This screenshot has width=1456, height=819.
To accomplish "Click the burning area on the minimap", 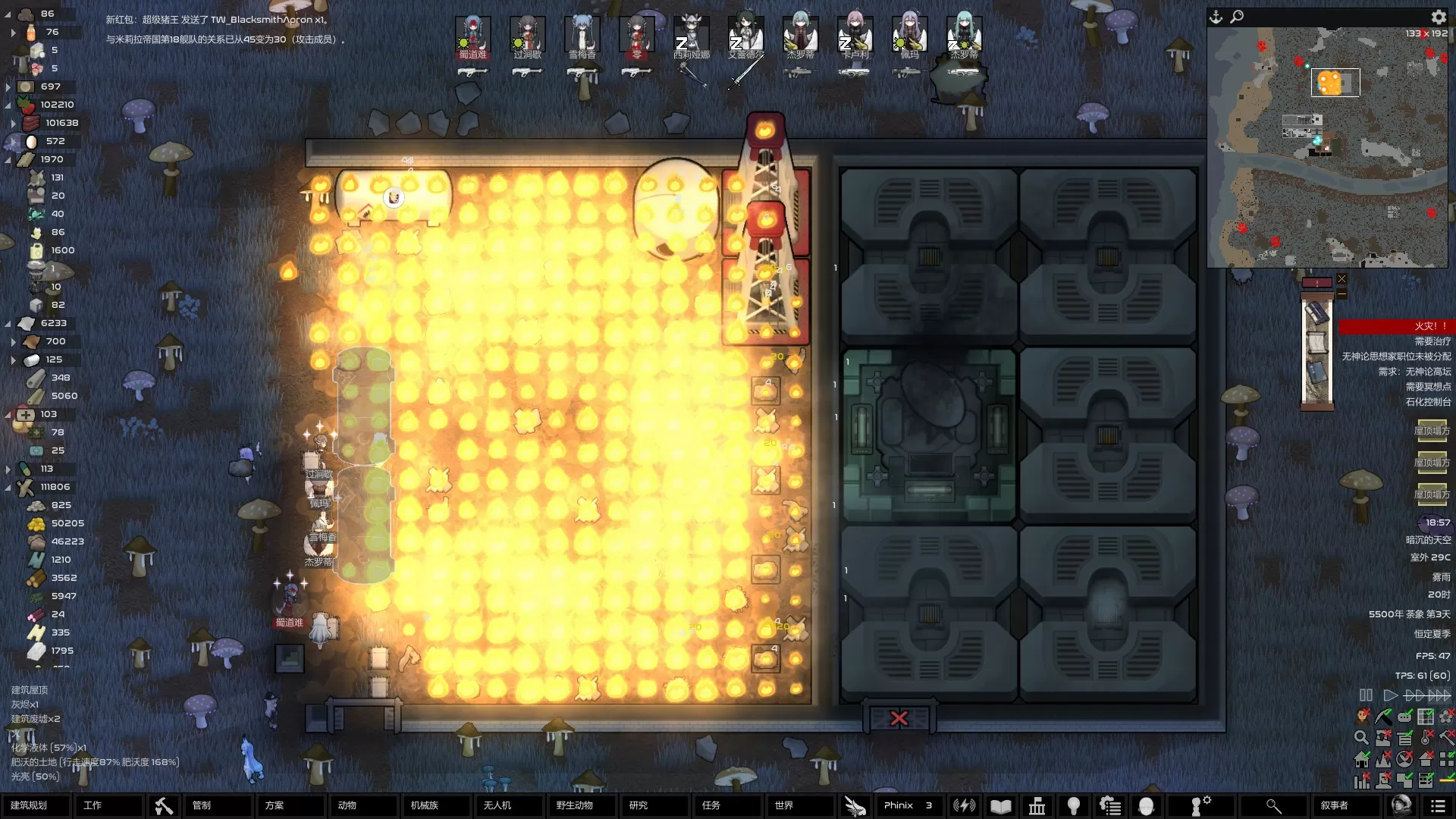I will click(1330, 83).
